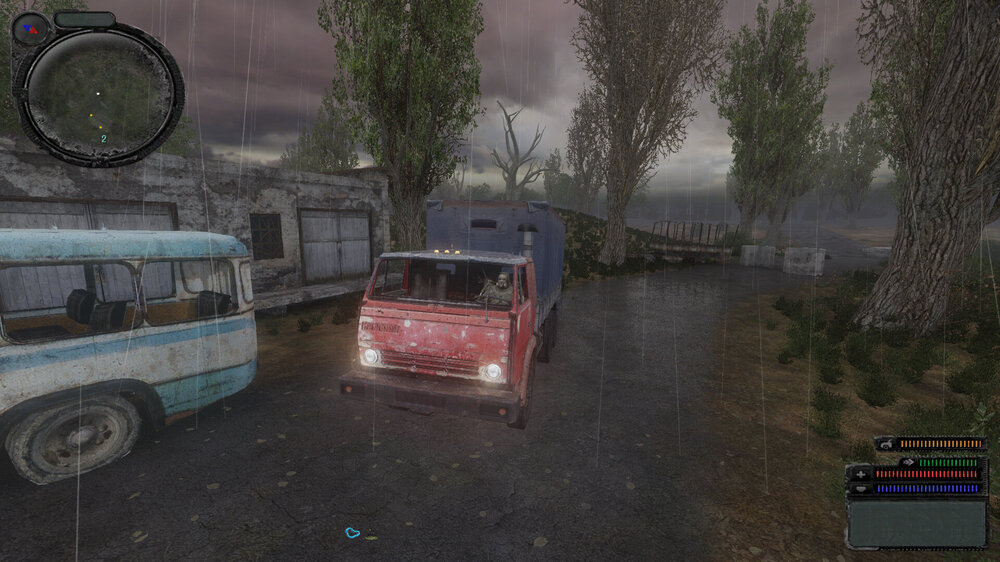Select the stamina arrows icon
This screenshot has height=562, width=1000.
point(908,462)
